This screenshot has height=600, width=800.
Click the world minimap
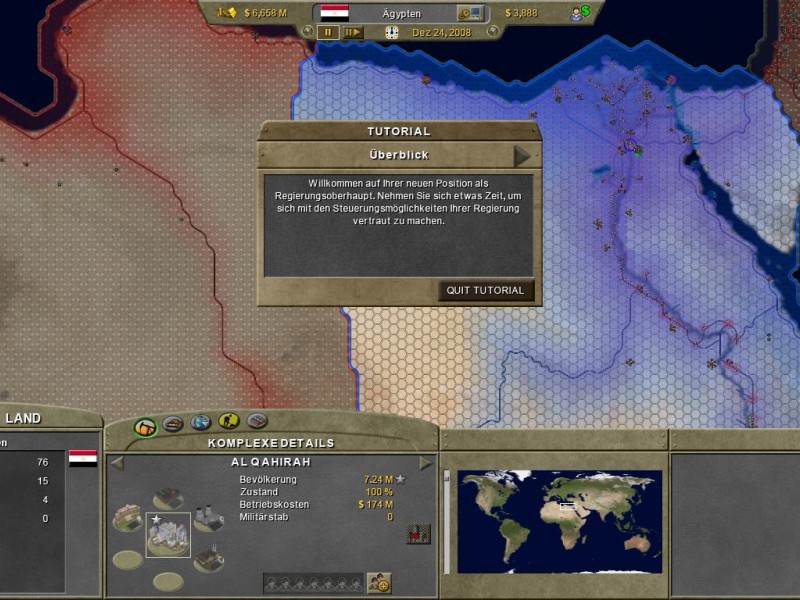tap(560, 522)
